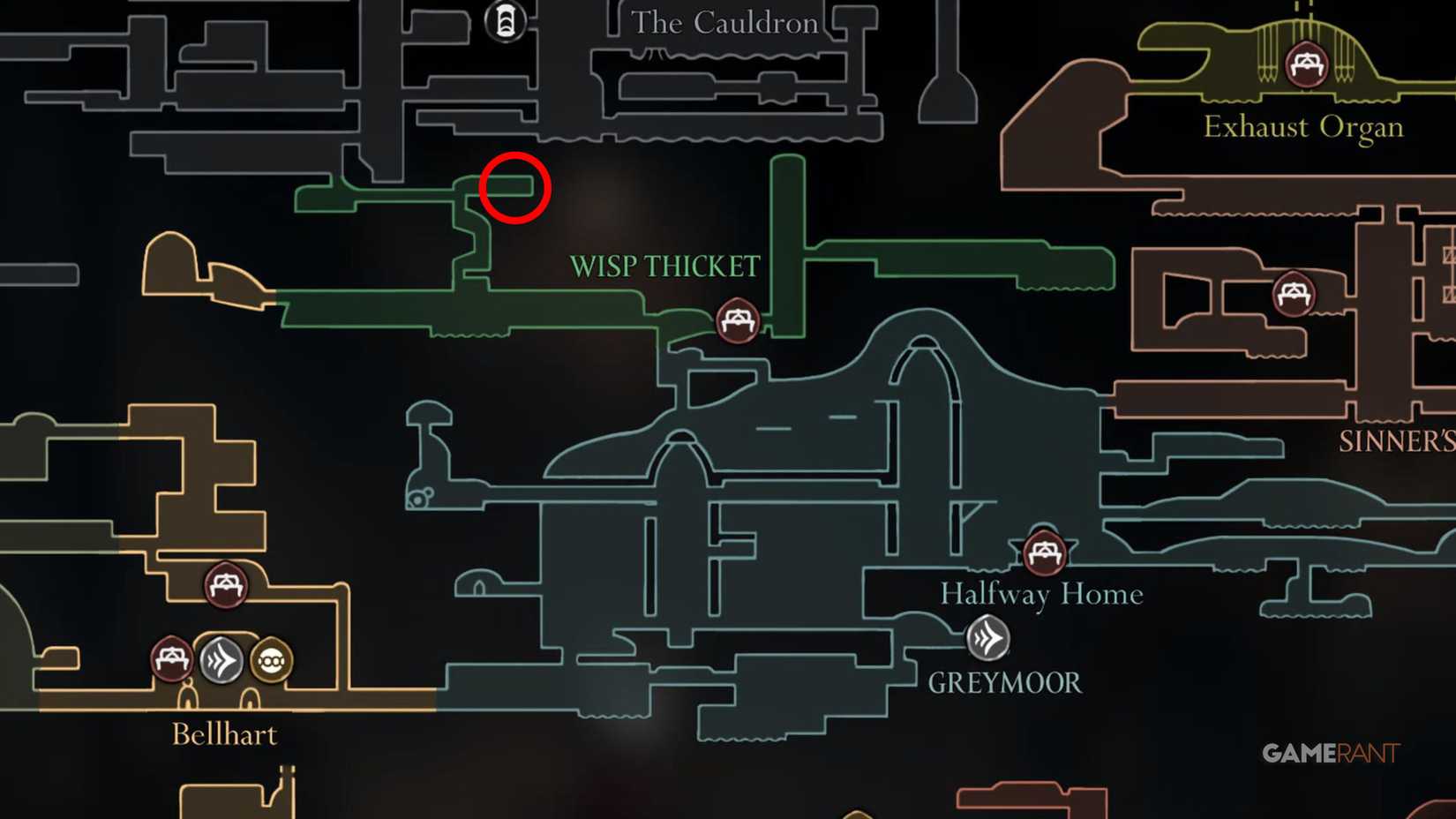Click the silver arrows marker above GREYMOOR text
The height and width of the screenshot is (819, 1456).
click(x=988, y=636)
